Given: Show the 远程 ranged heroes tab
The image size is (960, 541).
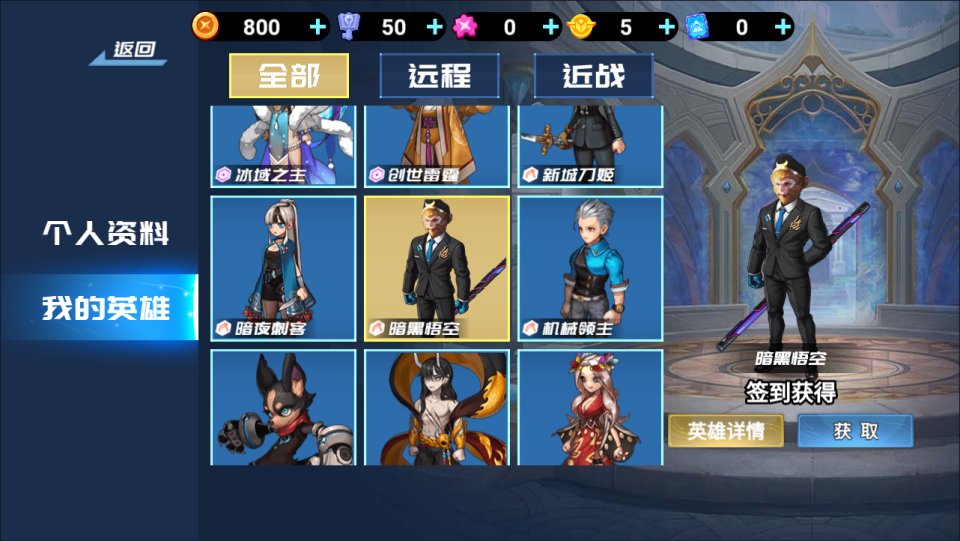Looking at the screenshot, I should (x=439, y=75).
